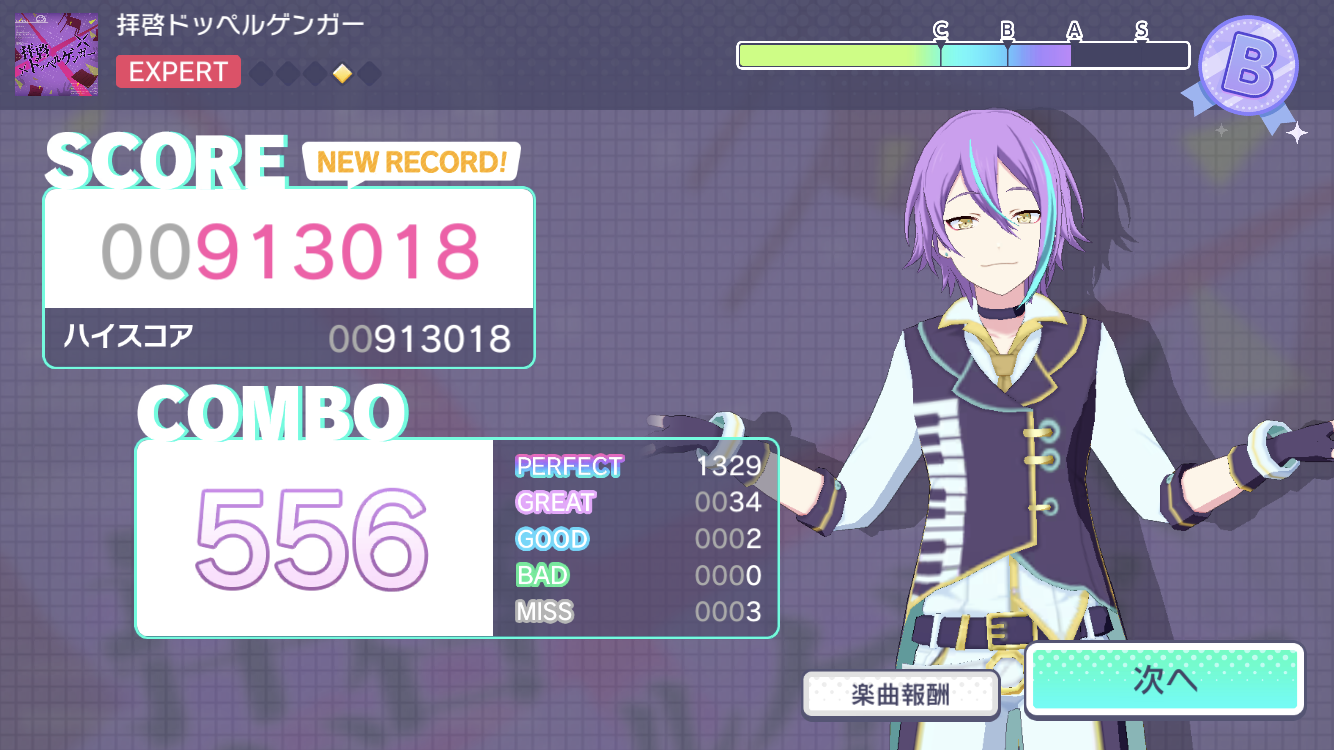Click the GOOD judgment label
Screen dimensions: 1334x750
550,539
